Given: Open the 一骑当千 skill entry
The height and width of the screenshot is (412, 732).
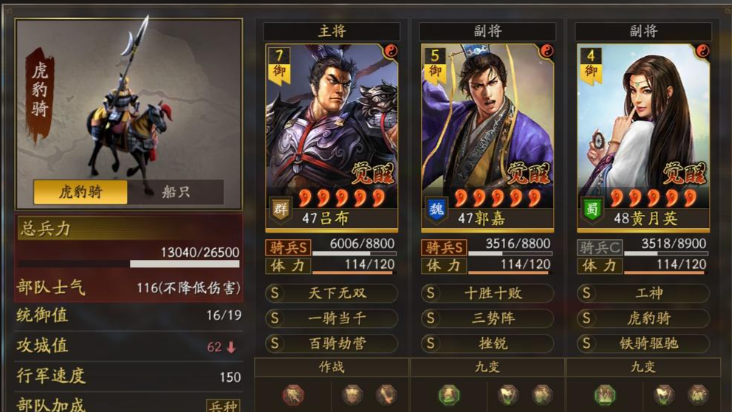Looking at the screenshot, I should click(x=331, y=318).
